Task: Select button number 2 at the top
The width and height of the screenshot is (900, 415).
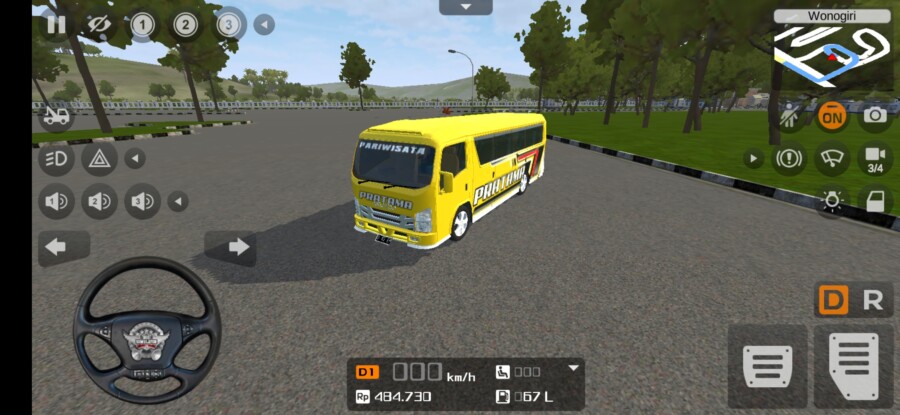Action: click(186, 25)
